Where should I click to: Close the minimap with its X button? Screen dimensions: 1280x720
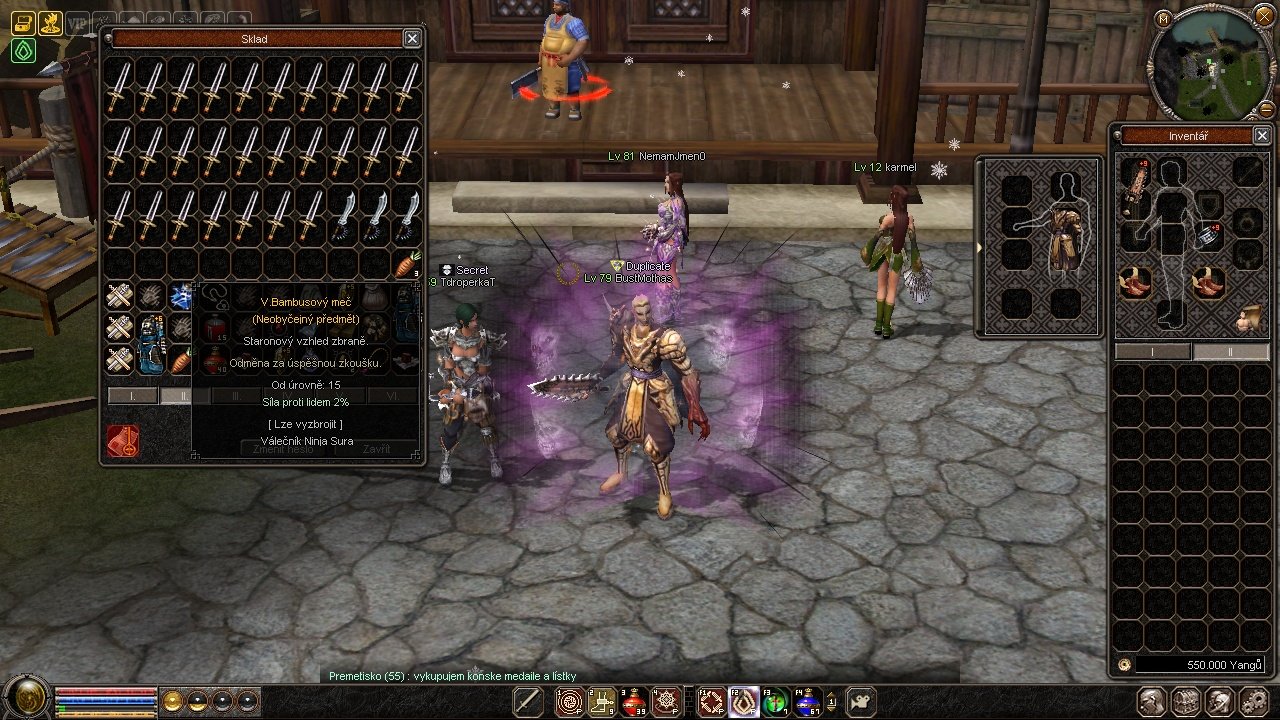pyautogui.click(x=1263, y=20)
